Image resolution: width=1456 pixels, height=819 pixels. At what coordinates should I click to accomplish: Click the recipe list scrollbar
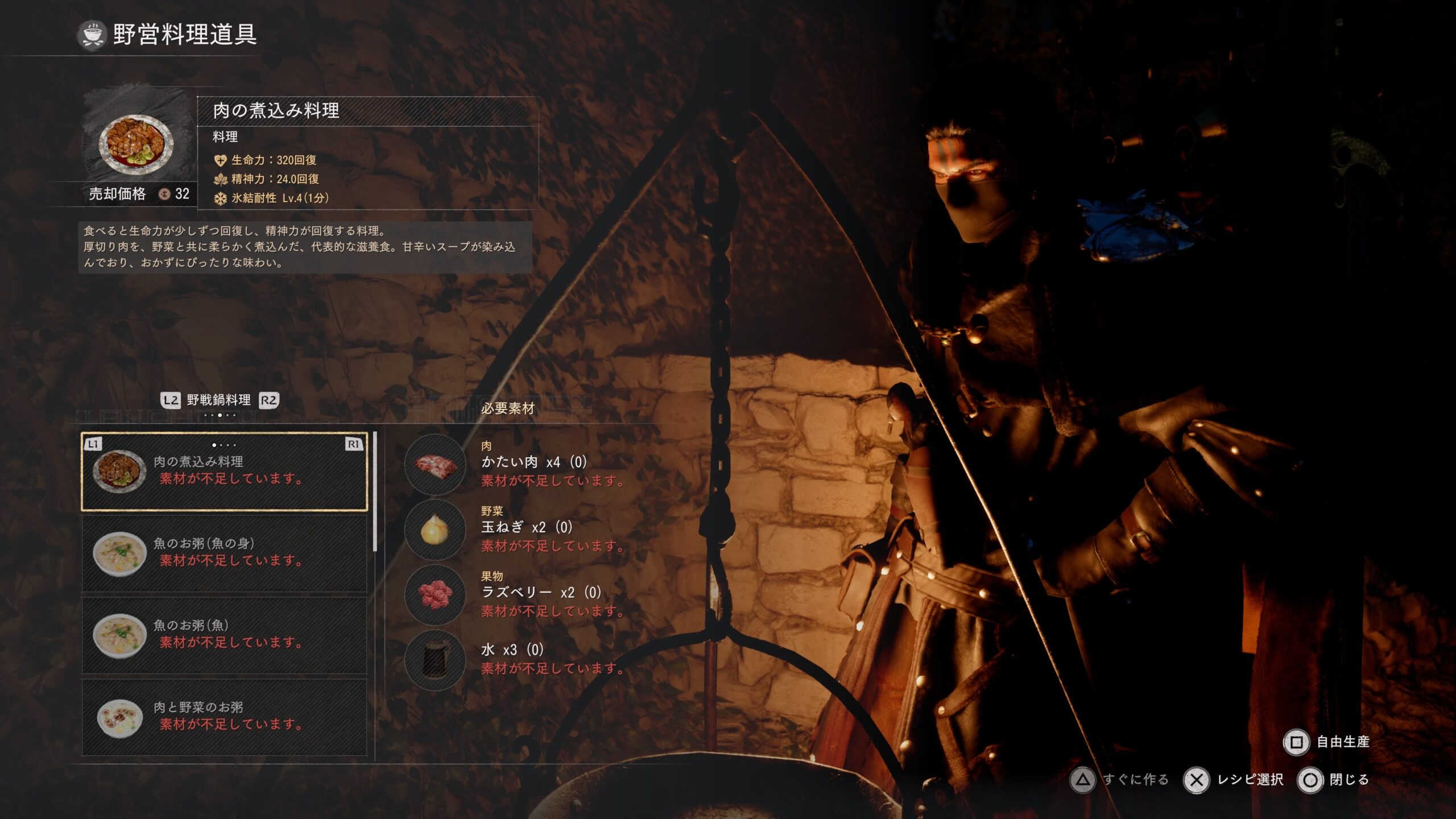coord(375,492)
